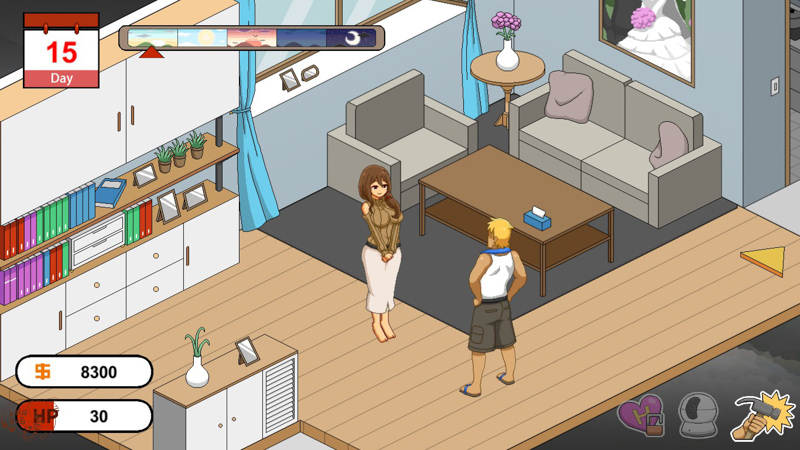Select the midday sun segment of the time bar
The width and height of the screenshot is (800, 450).
202,38
